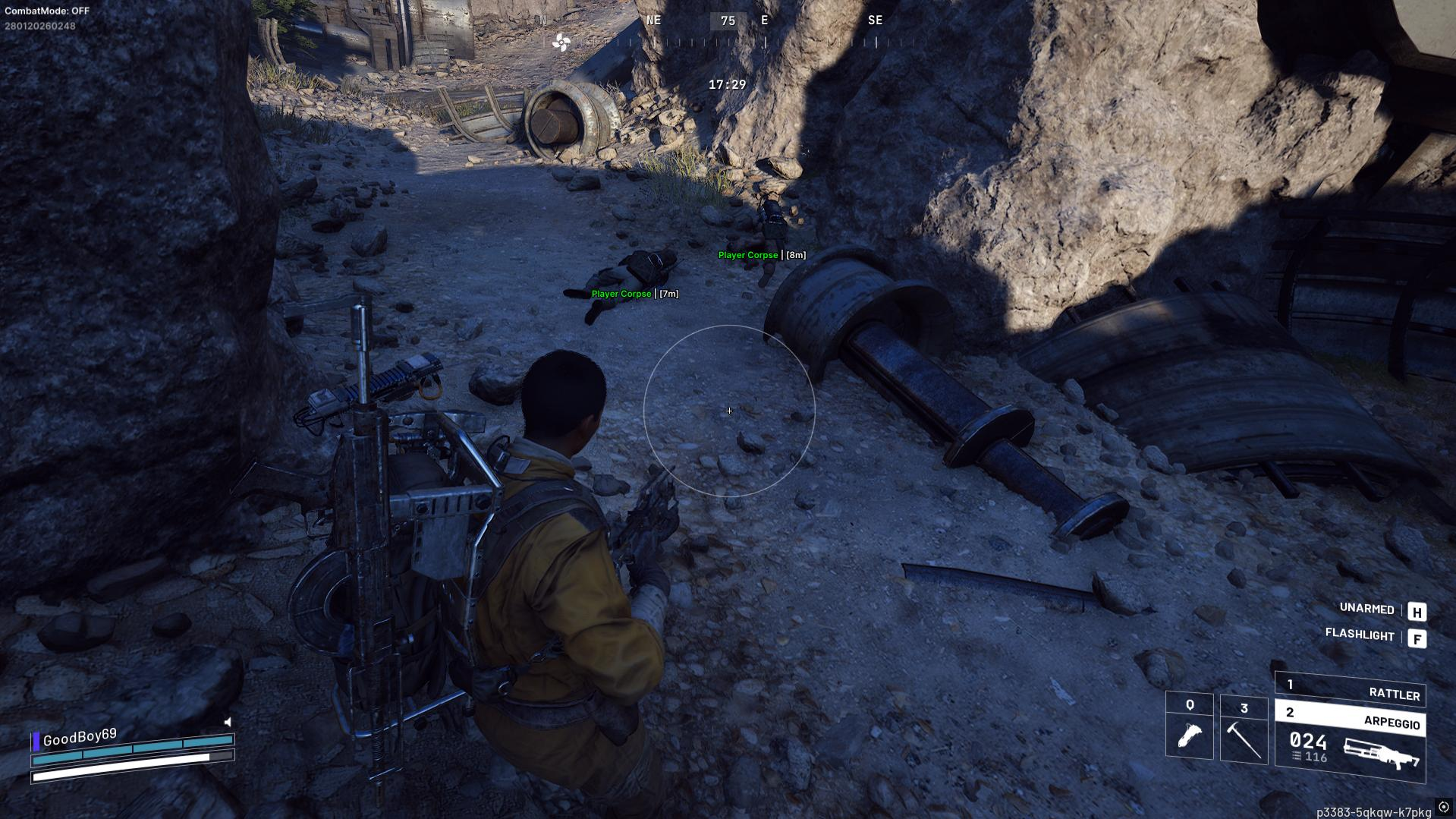Click the speaker icon beside GoodBoy69
Image resolution: width=1456 pixels, height=819 pixels.
228,722
